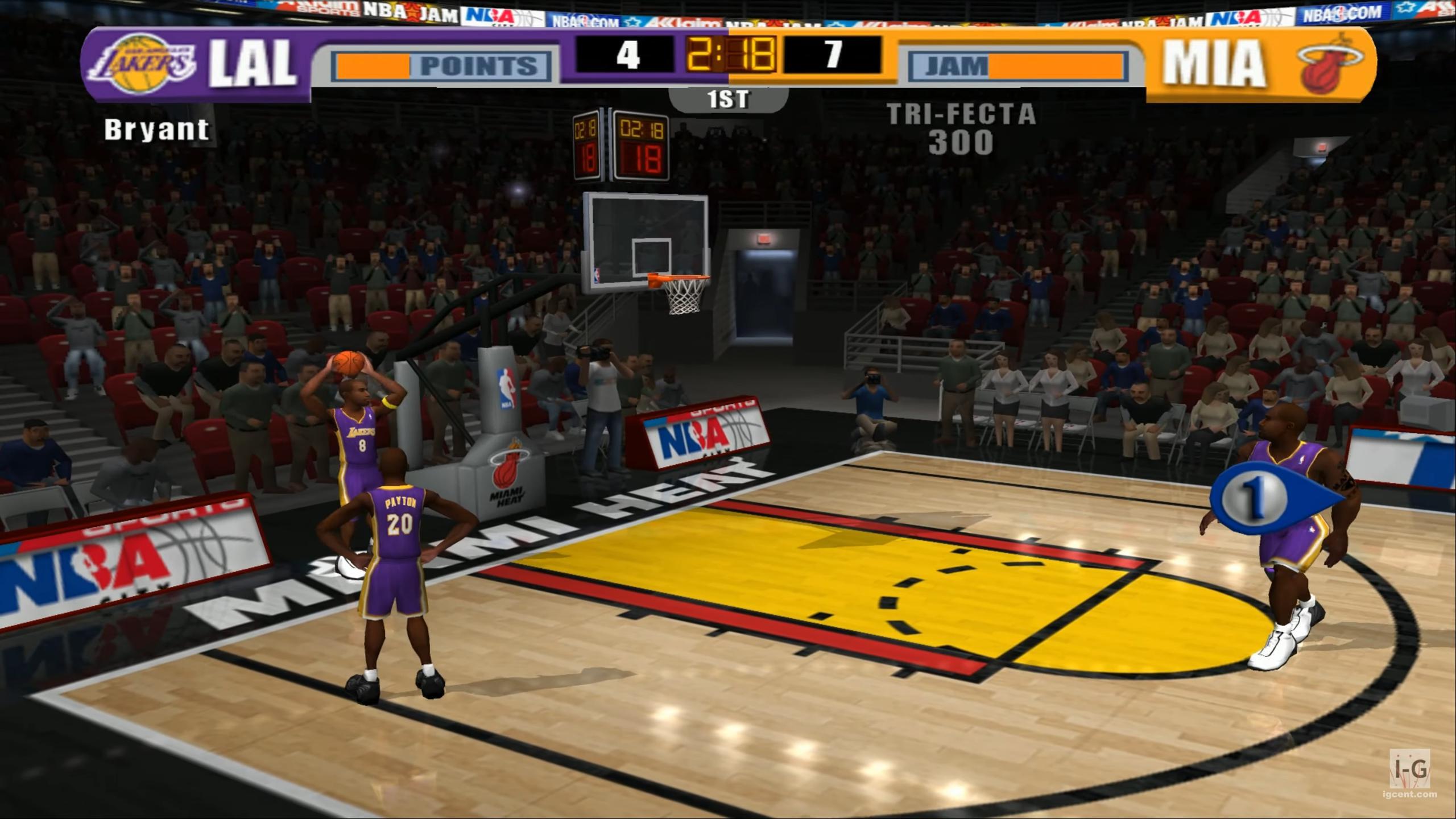This screenshot has width=1456, height=819.
Task: Click the Lakers logo on the scoreboard
Action: pyautogui.click(x=142, y=64)
